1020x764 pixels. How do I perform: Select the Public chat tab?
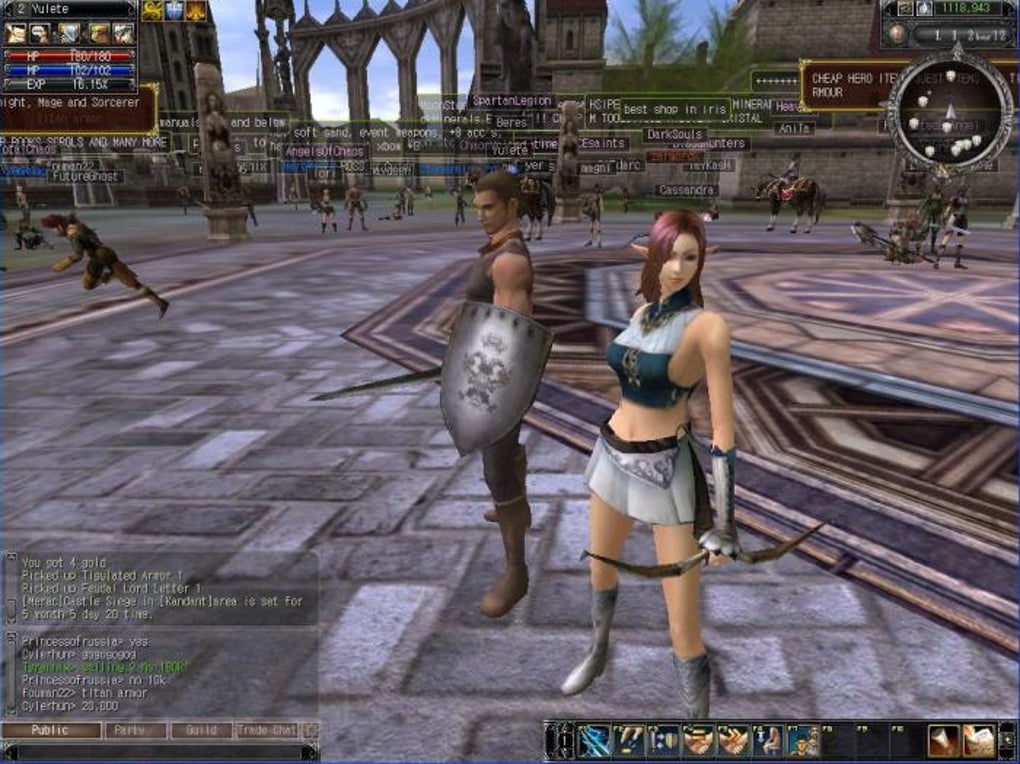(x=51, y=730)
